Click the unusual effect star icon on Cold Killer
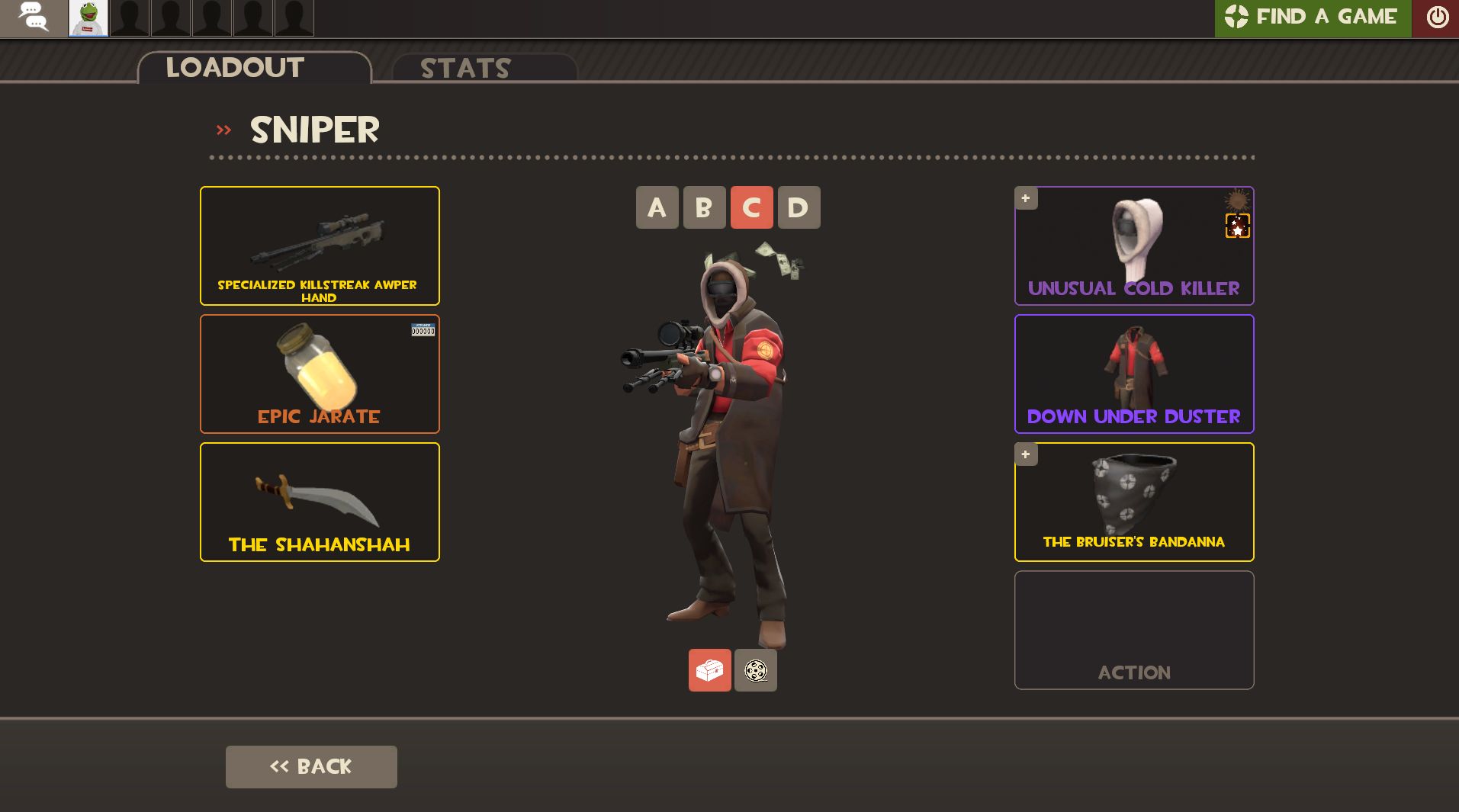Viewport: 1459px width, 812px height. coord(1236,226)
